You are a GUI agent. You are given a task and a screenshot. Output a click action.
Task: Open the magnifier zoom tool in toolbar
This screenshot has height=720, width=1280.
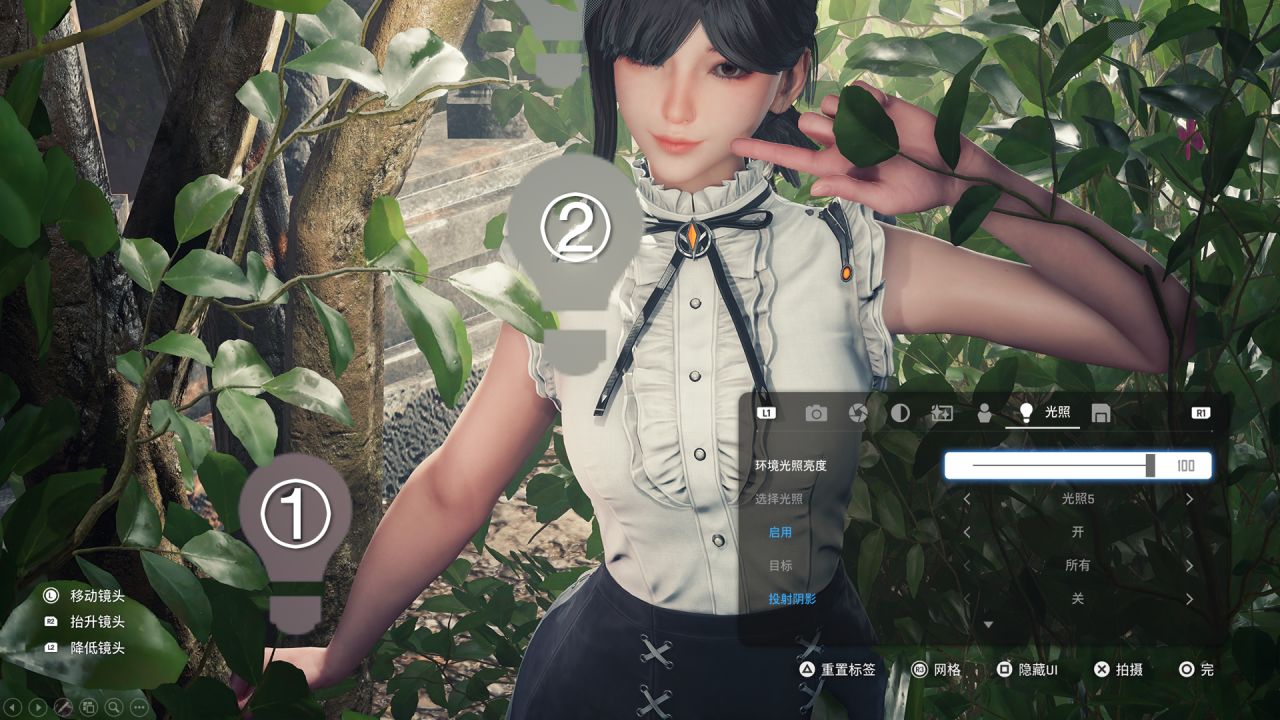pos(114,707)
